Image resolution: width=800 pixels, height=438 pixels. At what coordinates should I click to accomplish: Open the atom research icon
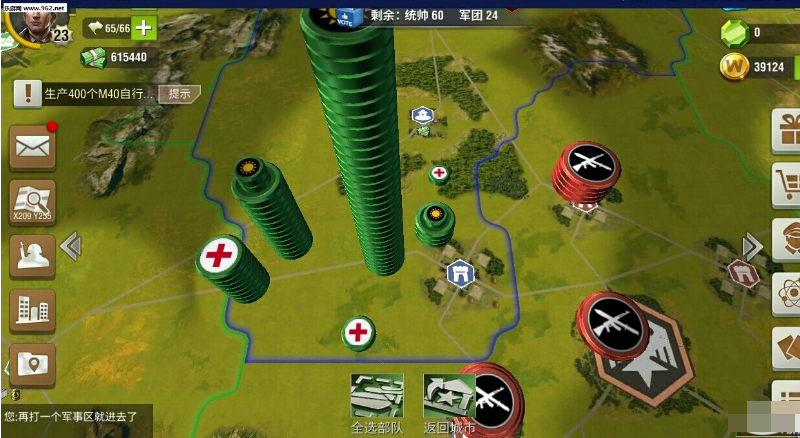[787, 293]
